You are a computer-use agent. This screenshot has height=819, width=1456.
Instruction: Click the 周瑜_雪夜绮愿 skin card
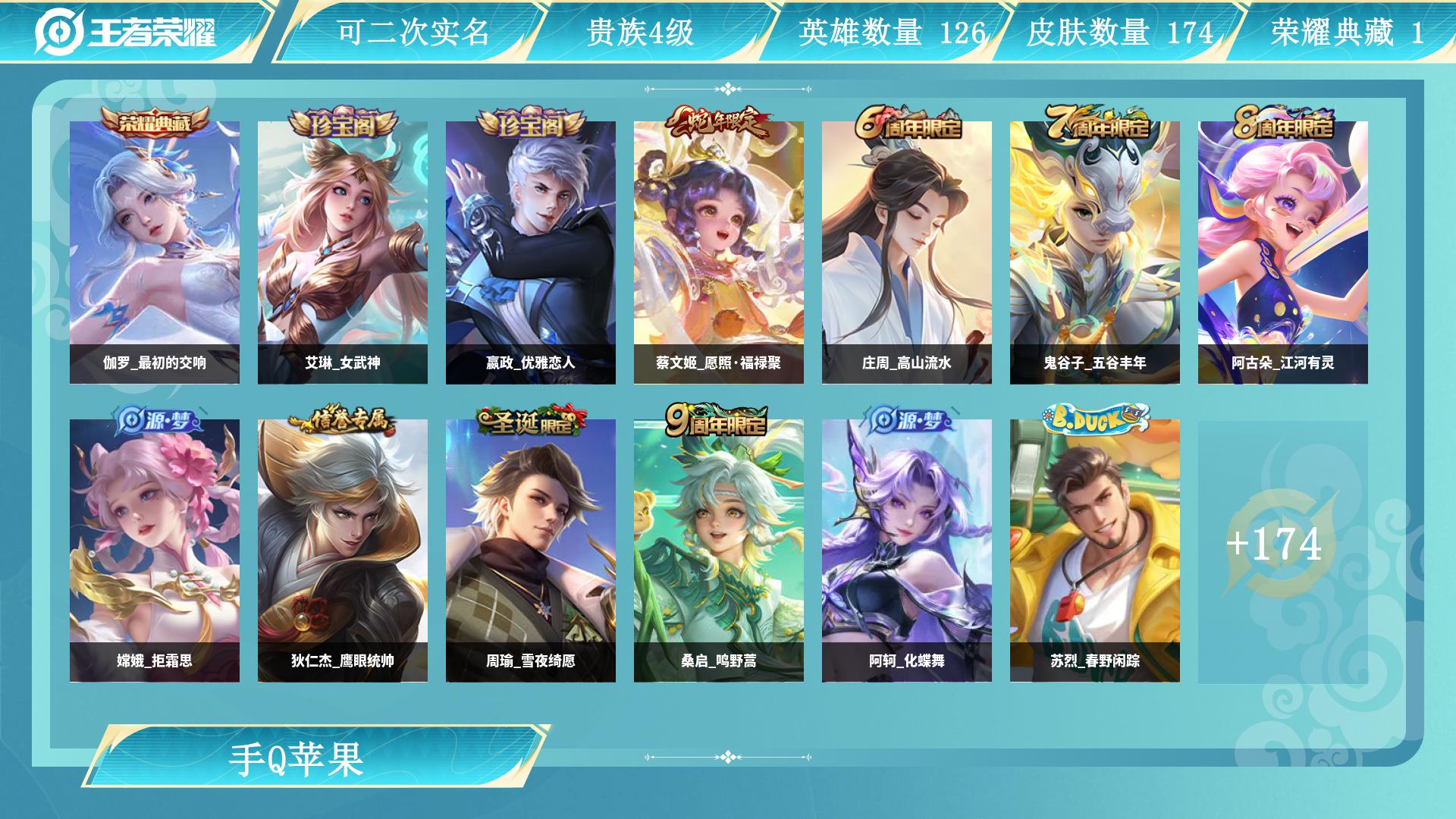pos(531,550)
